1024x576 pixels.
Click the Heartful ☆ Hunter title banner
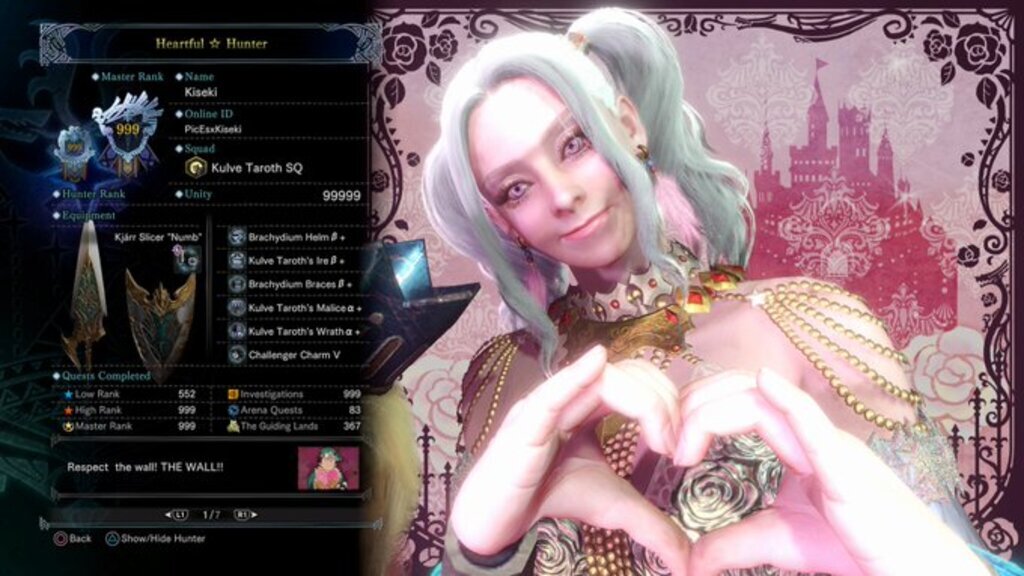[210, 44]
